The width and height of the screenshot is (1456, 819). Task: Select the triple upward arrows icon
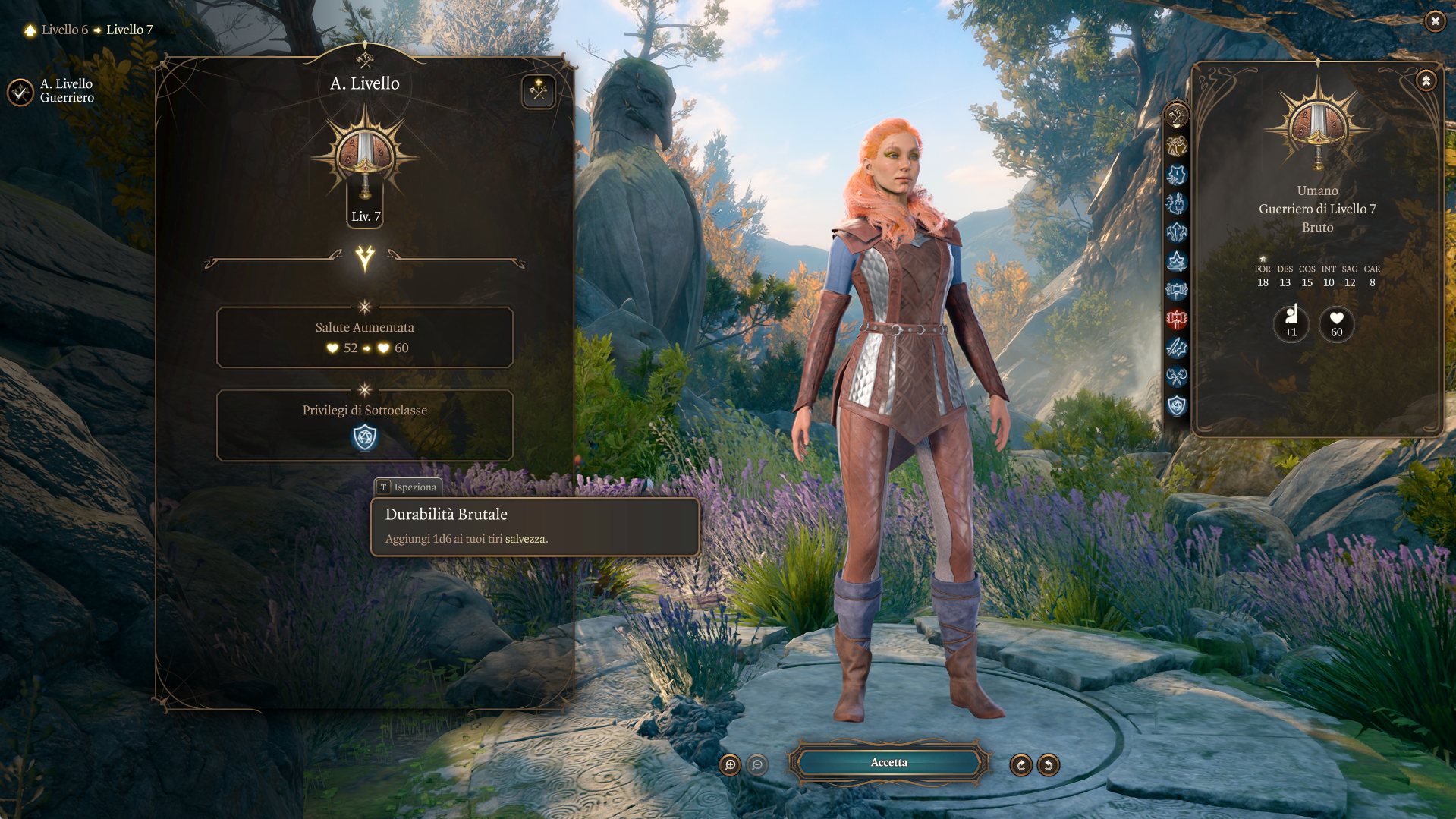(x=1176, y=233)
